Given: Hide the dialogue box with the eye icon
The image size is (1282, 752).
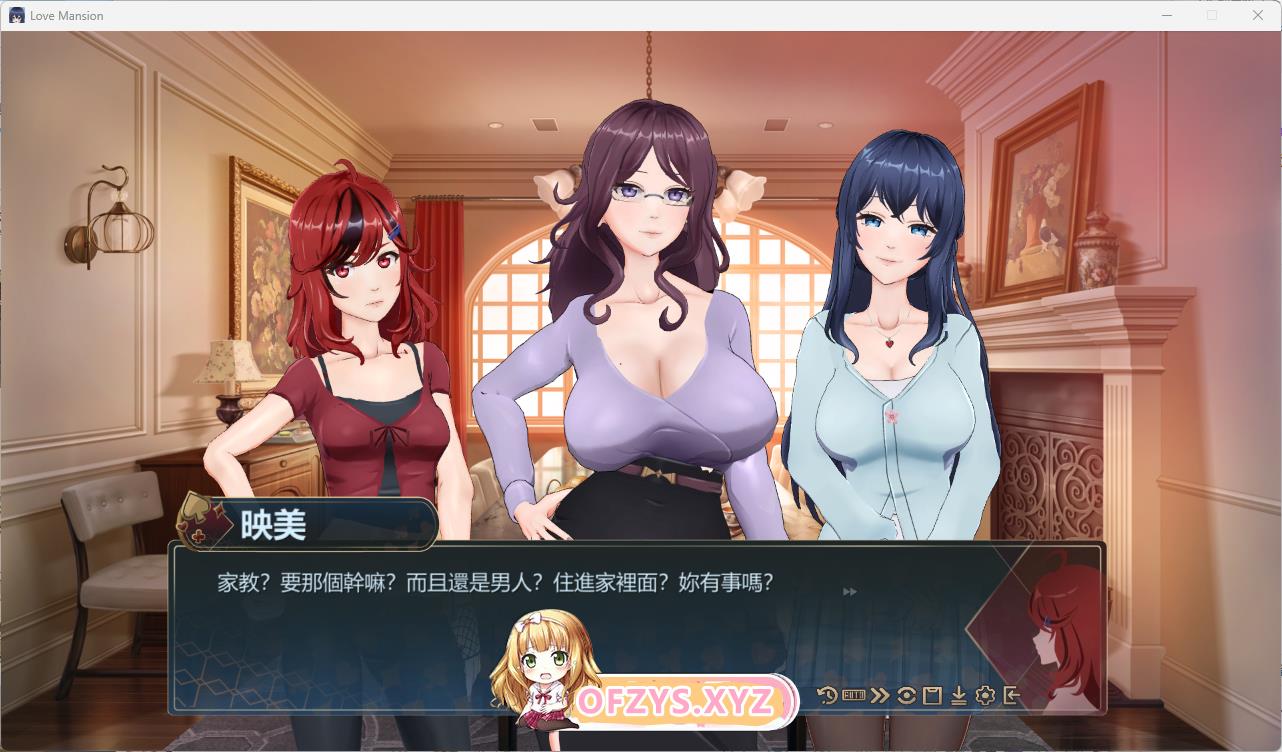Looking at the screenshot, I should (906, 695).
